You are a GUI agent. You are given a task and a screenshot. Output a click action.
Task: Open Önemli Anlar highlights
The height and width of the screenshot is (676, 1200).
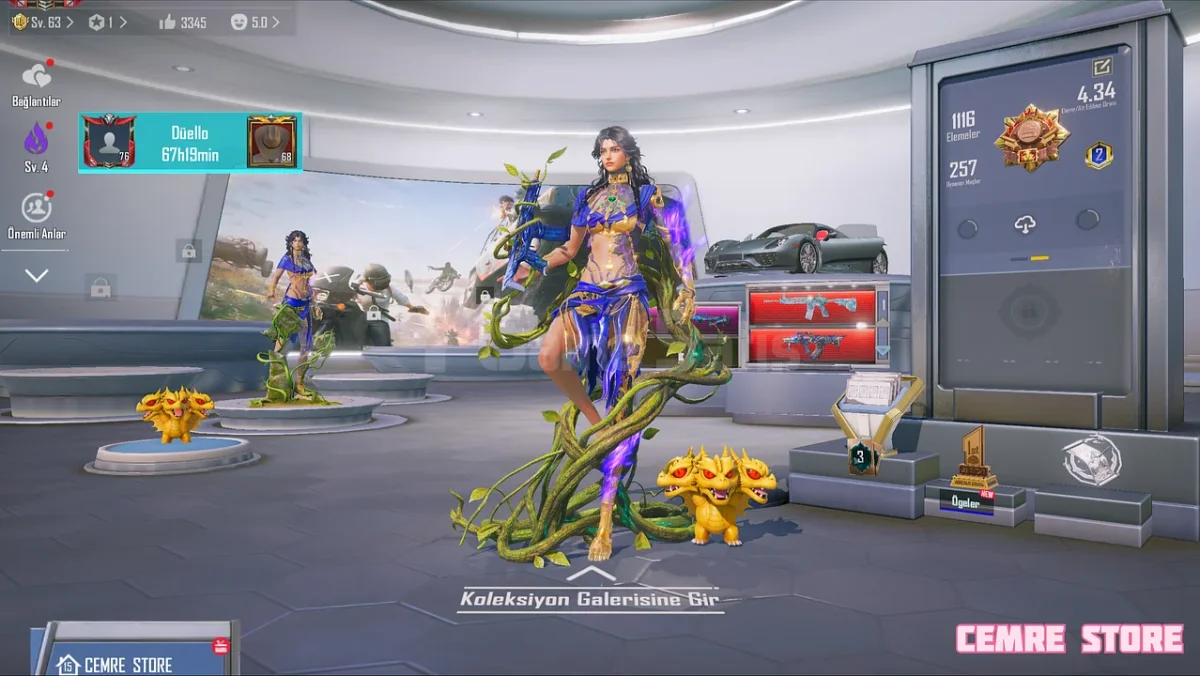37,214
